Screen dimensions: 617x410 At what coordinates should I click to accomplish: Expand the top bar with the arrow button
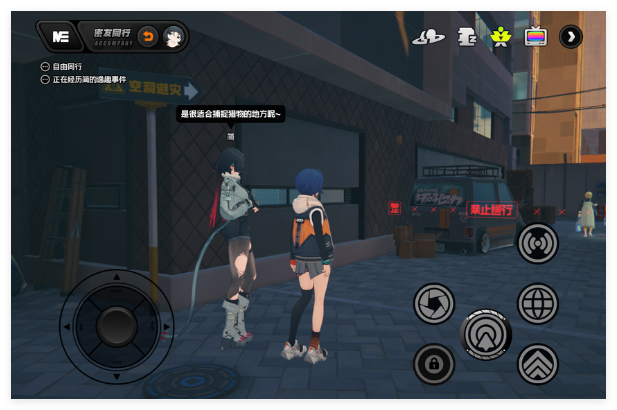click(x=570, y=37)
